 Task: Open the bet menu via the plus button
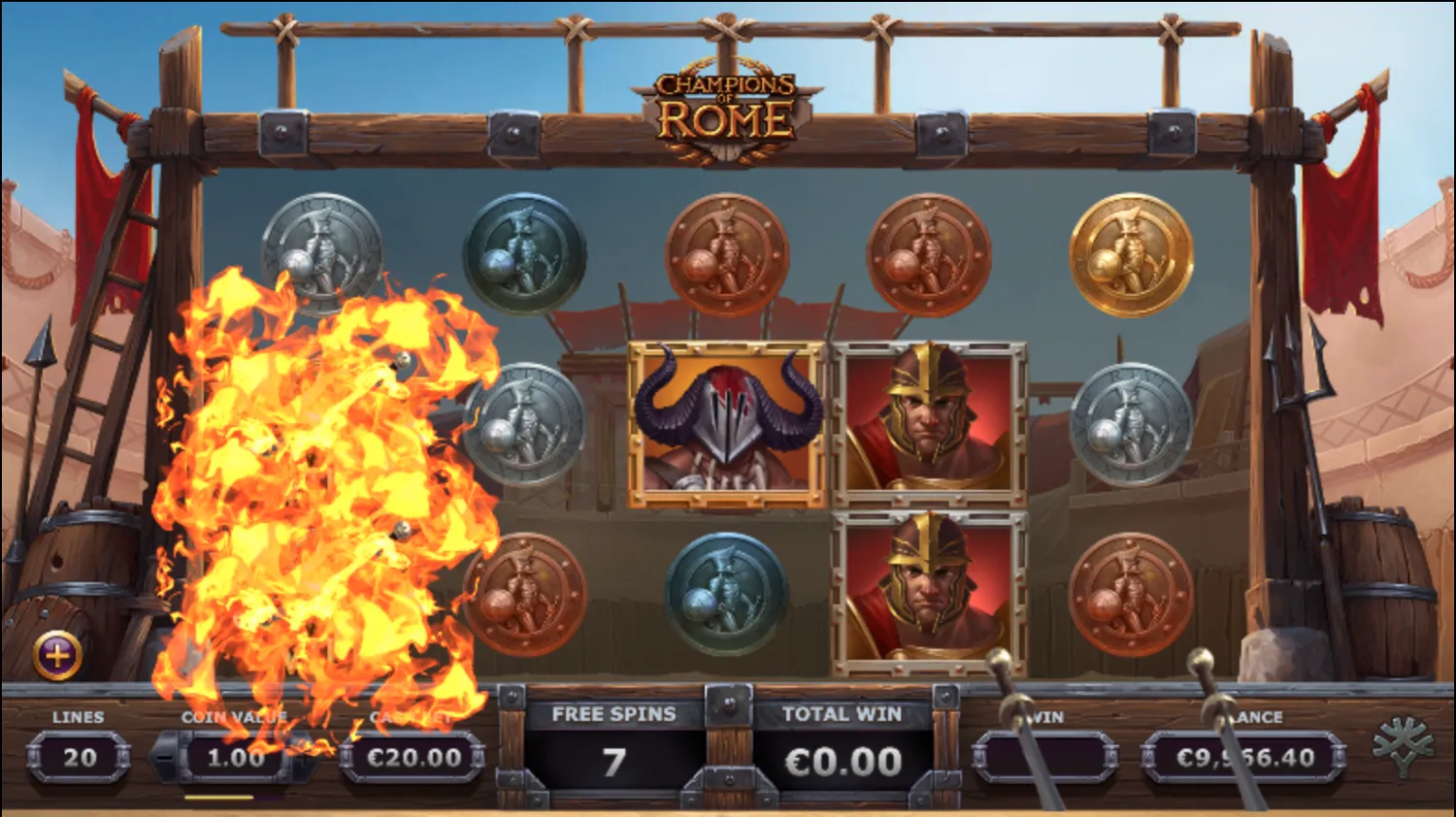coord(58,656)
